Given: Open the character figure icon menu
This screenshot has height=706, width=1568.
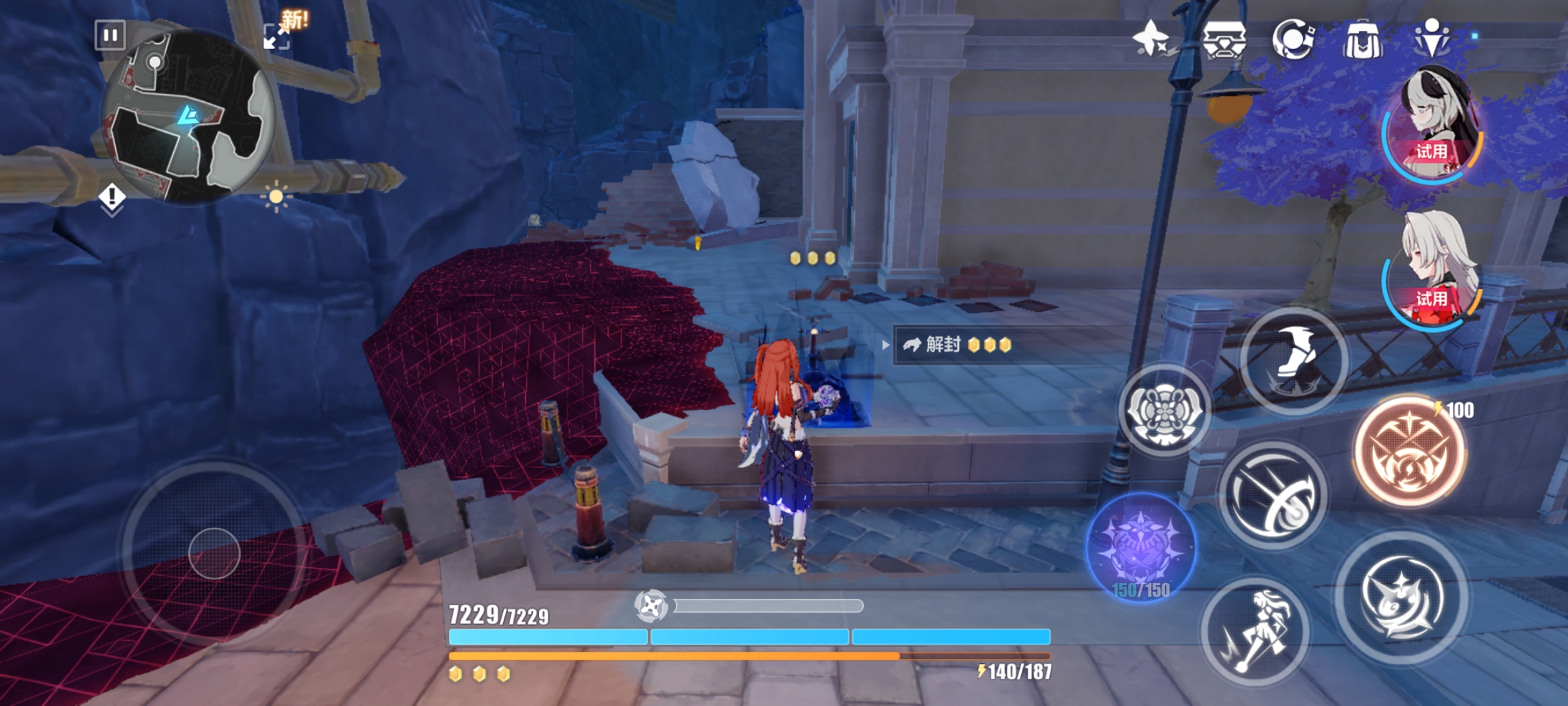Looking at the screenshot, I should coord(1432,38).
